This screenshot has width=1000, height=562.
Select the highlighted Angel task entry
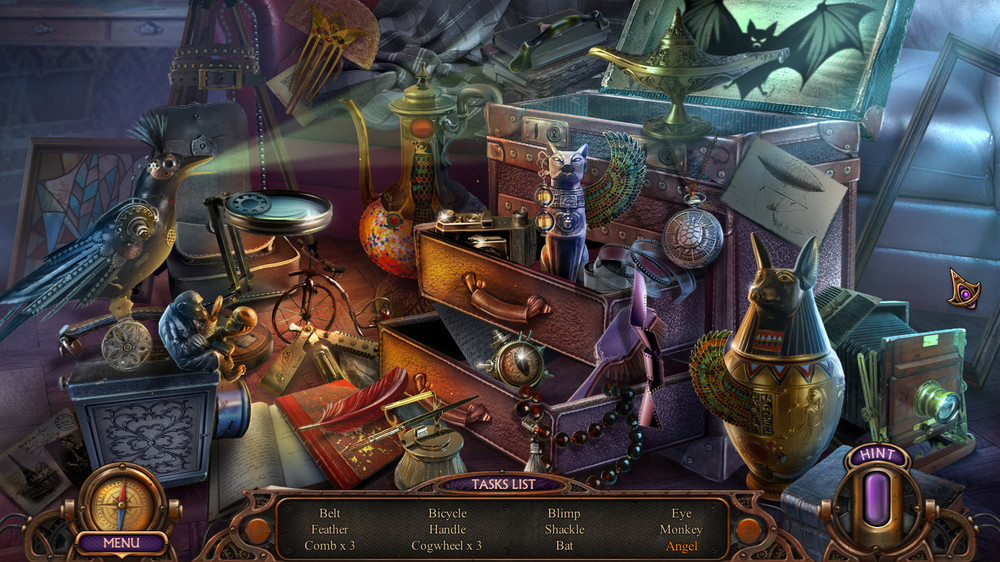680,546
